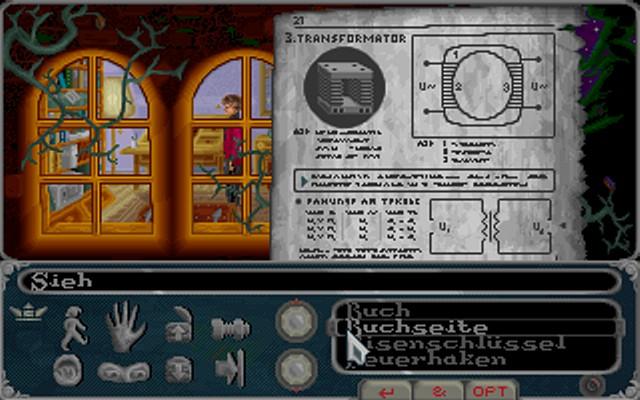Choose the open hand verb icon
Viewport: 640px width, 400px height.
(126, 324)
